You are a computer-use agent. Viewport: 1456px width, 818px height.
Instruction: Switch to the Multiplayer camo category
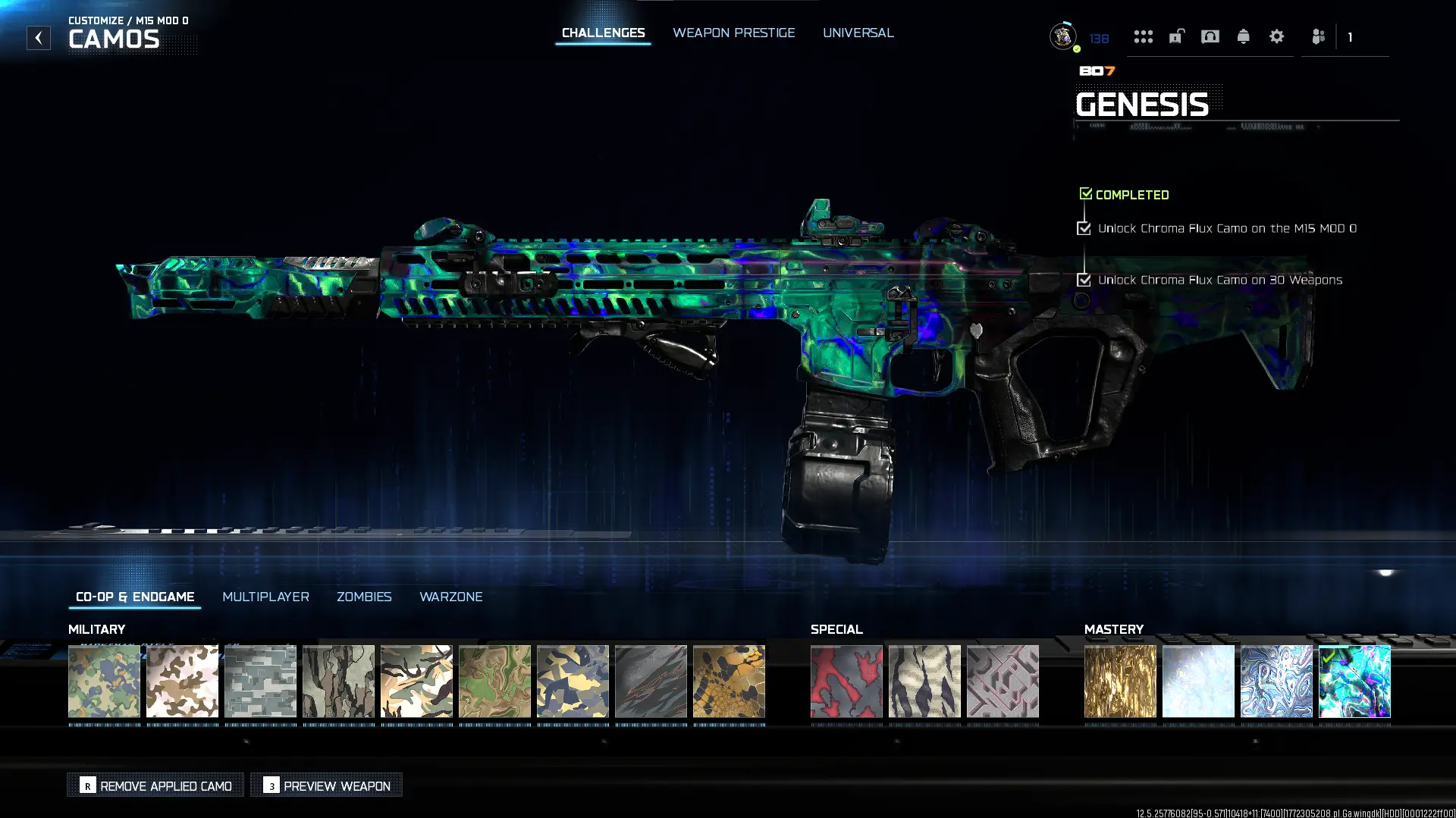tap(265, 597)
